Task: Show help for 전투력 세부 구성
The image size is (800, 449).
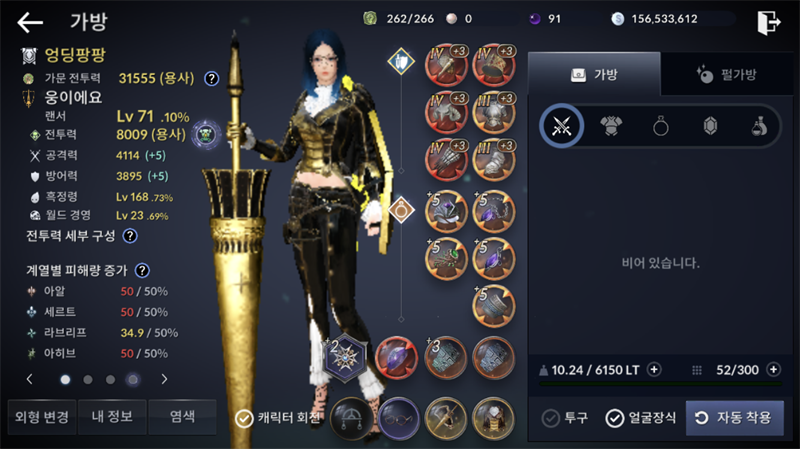Action: point(130,236)
